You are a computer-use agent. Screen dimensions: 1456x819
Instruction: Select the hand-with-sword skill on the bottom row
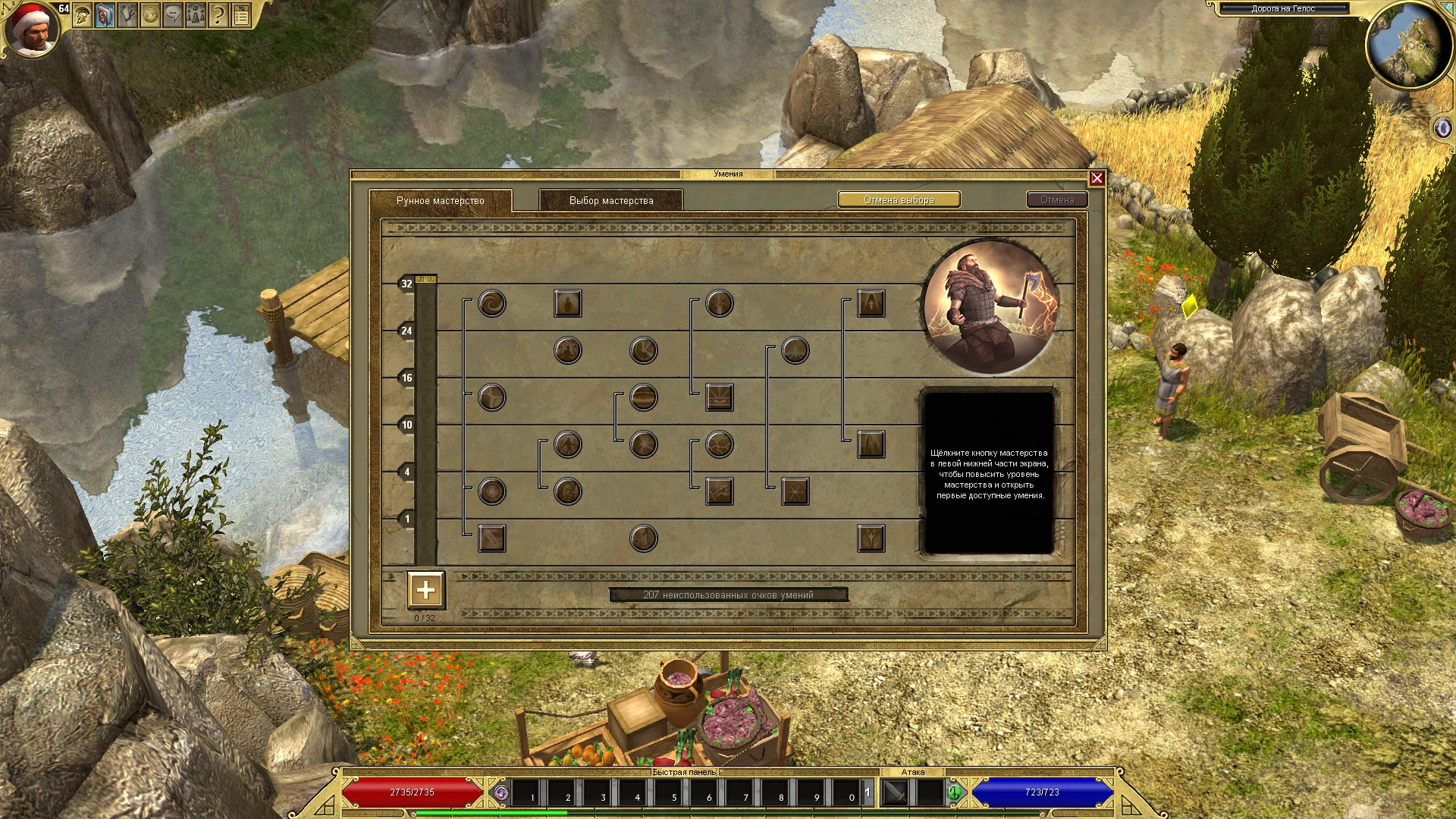[x=642, y=537]
